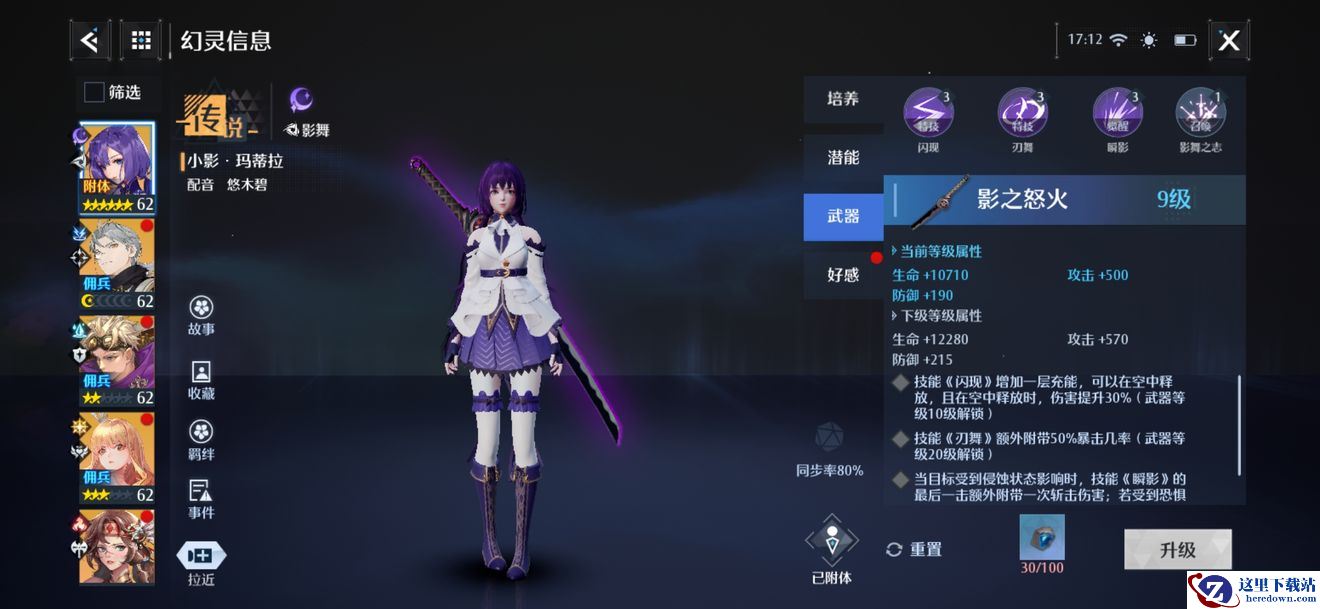
Task: Close the 幻灵信息 screen
Action: tap(1229, 41)
